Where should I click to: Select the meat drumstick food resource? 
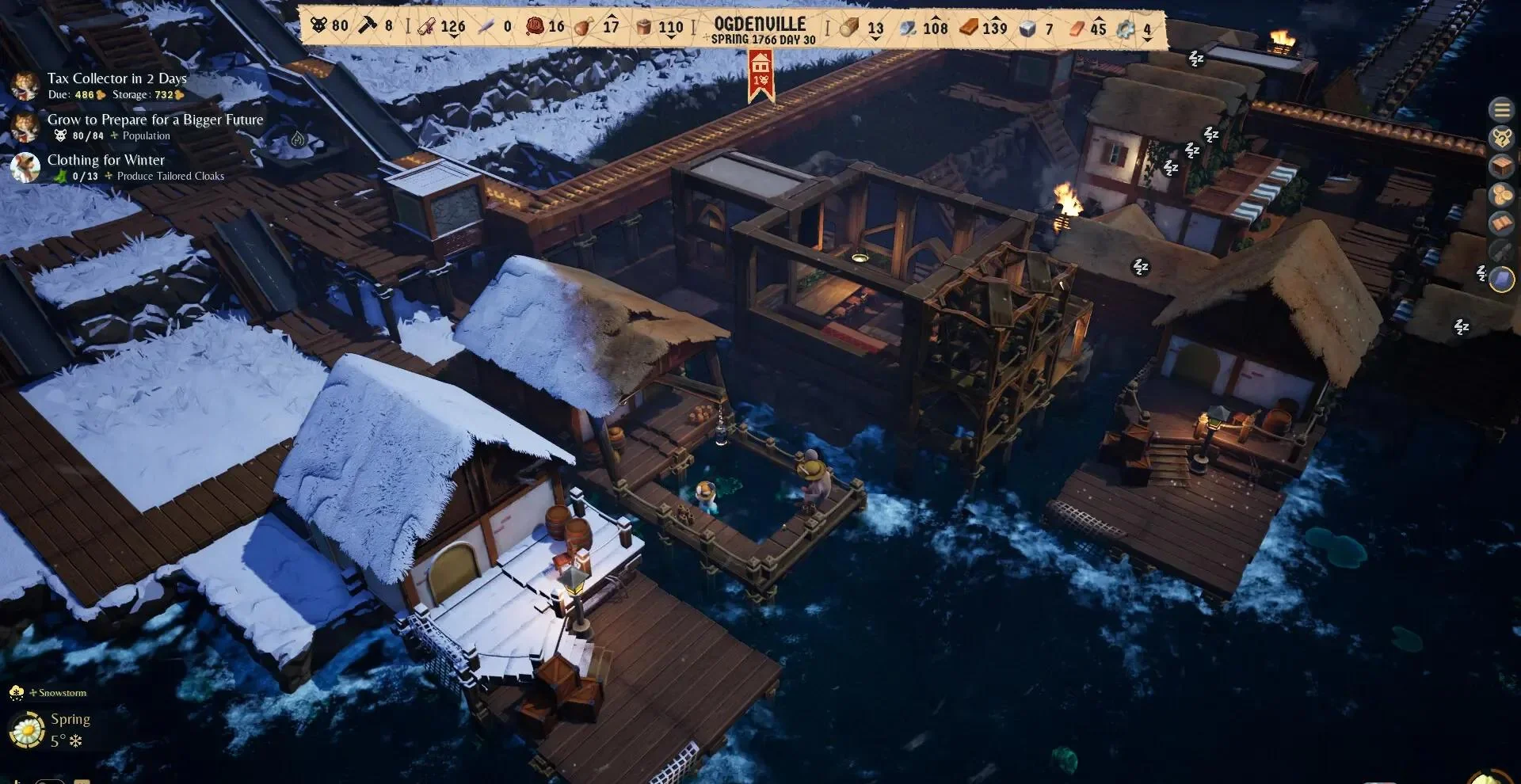click(x=584, y=27)
